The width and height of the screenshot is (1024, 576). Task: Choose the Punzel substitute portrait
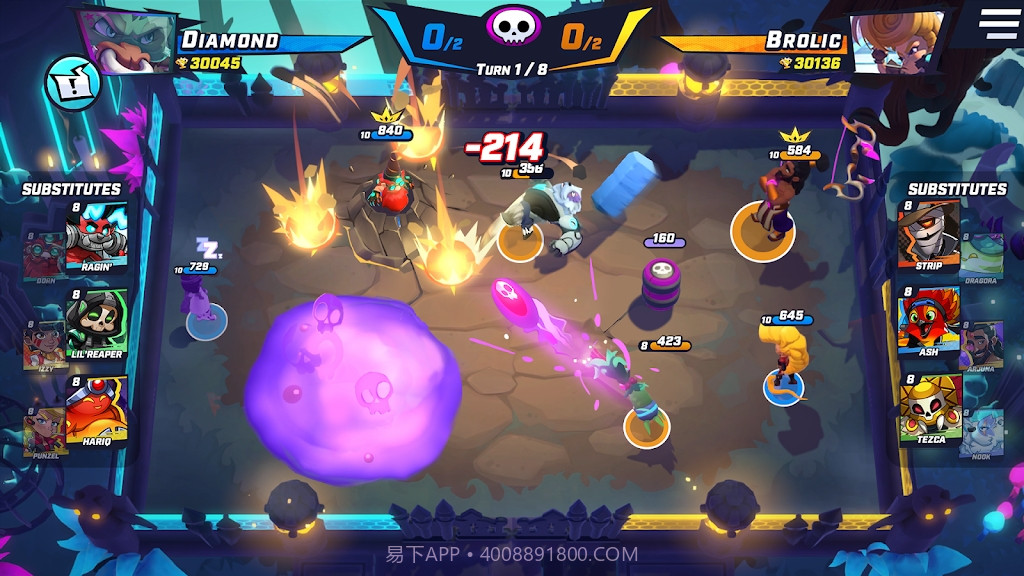pyautogui.click(x=43, y=430)
